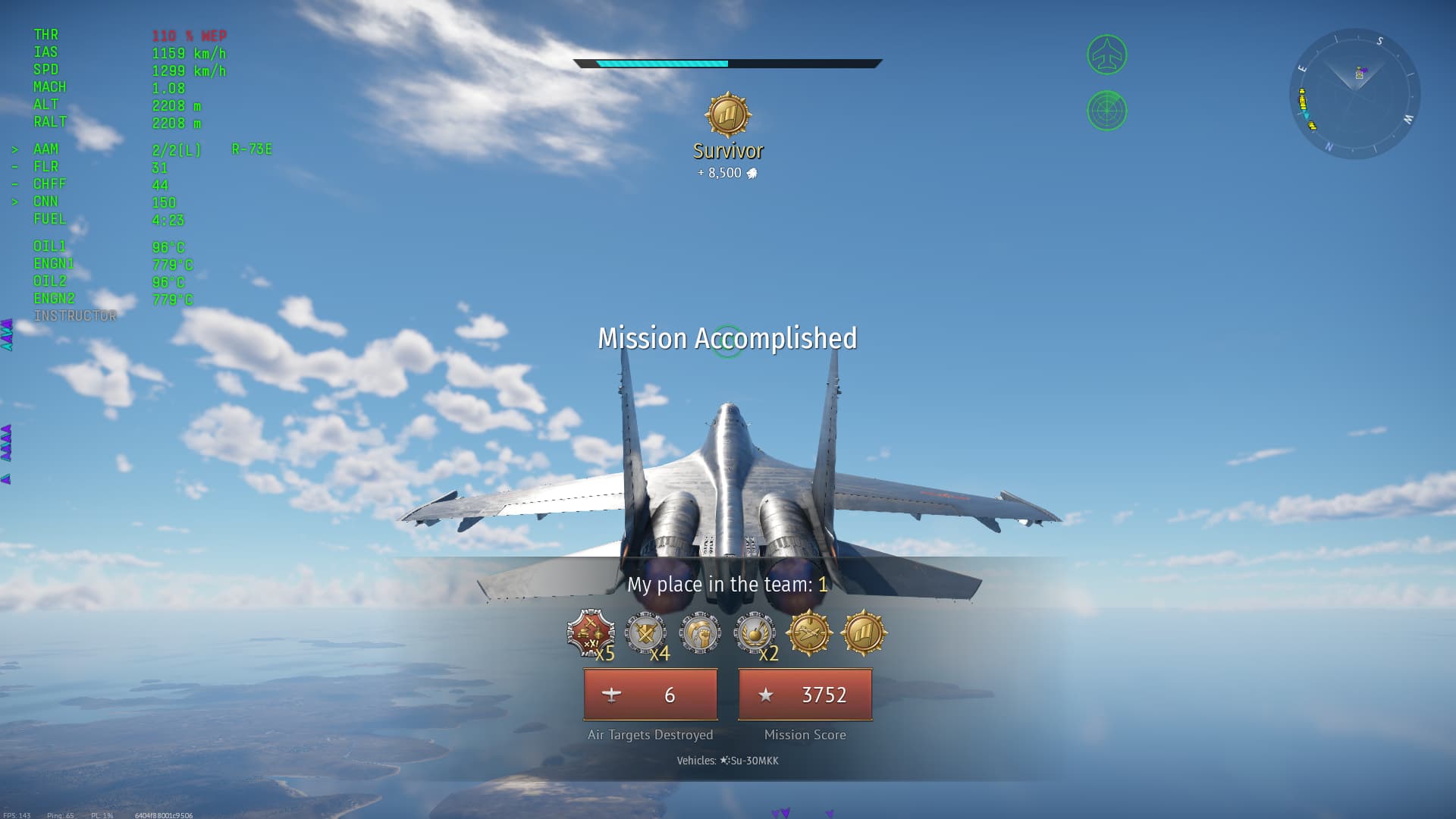Click the Mission Score tile
Viewport: 1456px width, 819px height.
coord(805,695)
